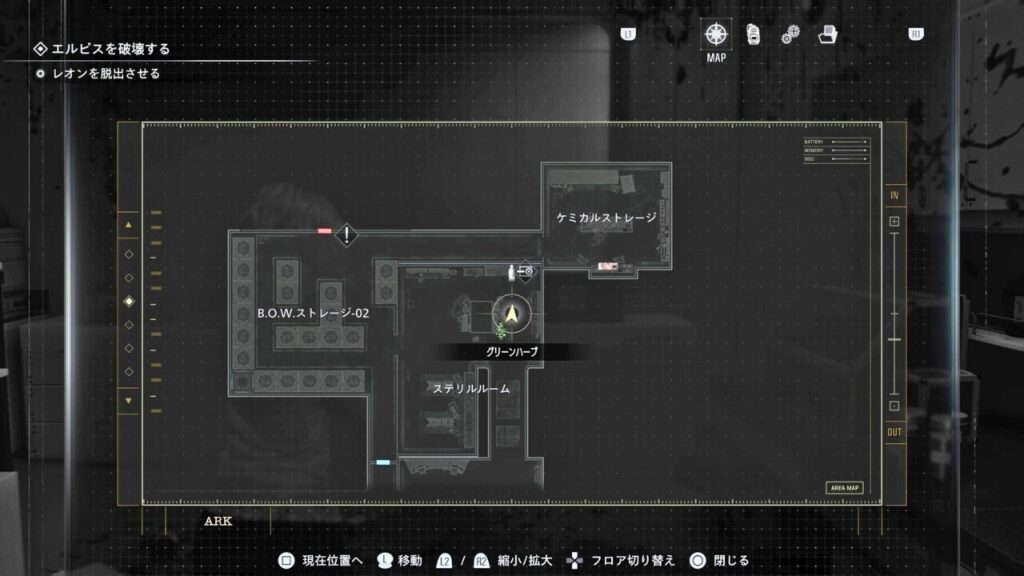The image size is (1024, 576).
Task: Open the files folder tab
Action: pyautogui.click(x=827, y=35)
